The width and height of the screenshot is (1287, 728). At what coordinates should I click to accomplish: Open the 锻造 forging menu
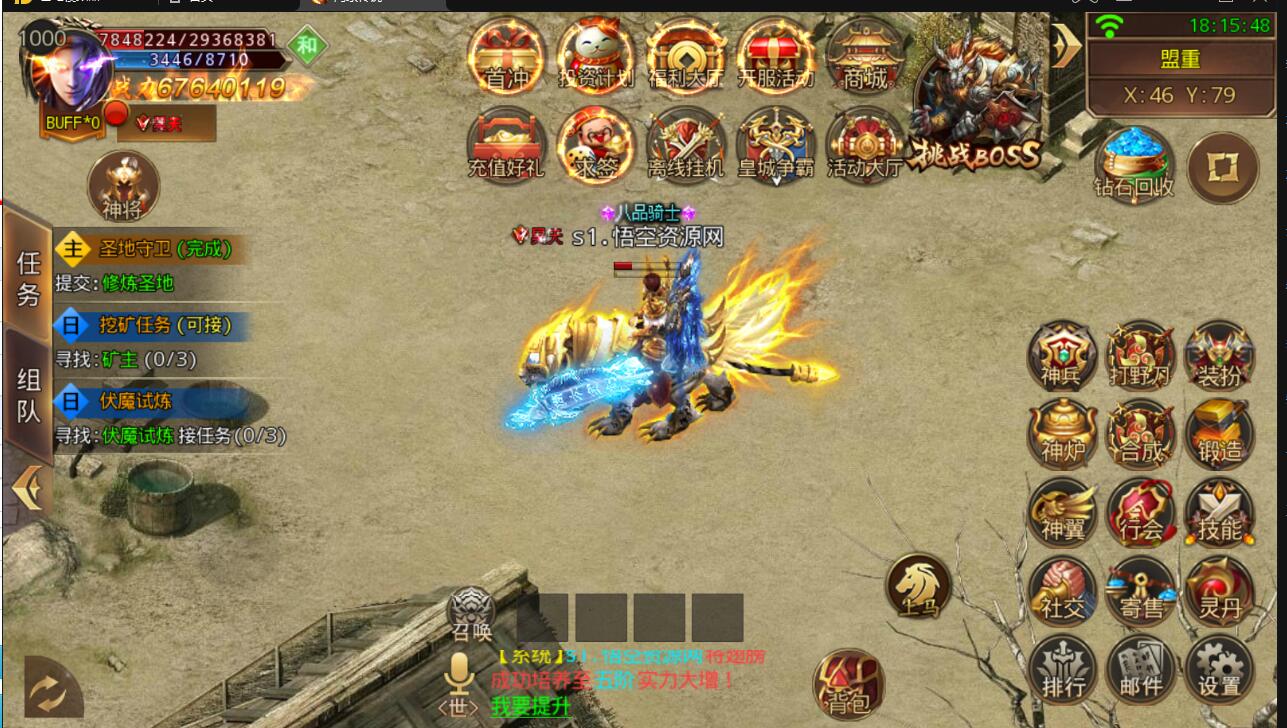pos(1219,436)
